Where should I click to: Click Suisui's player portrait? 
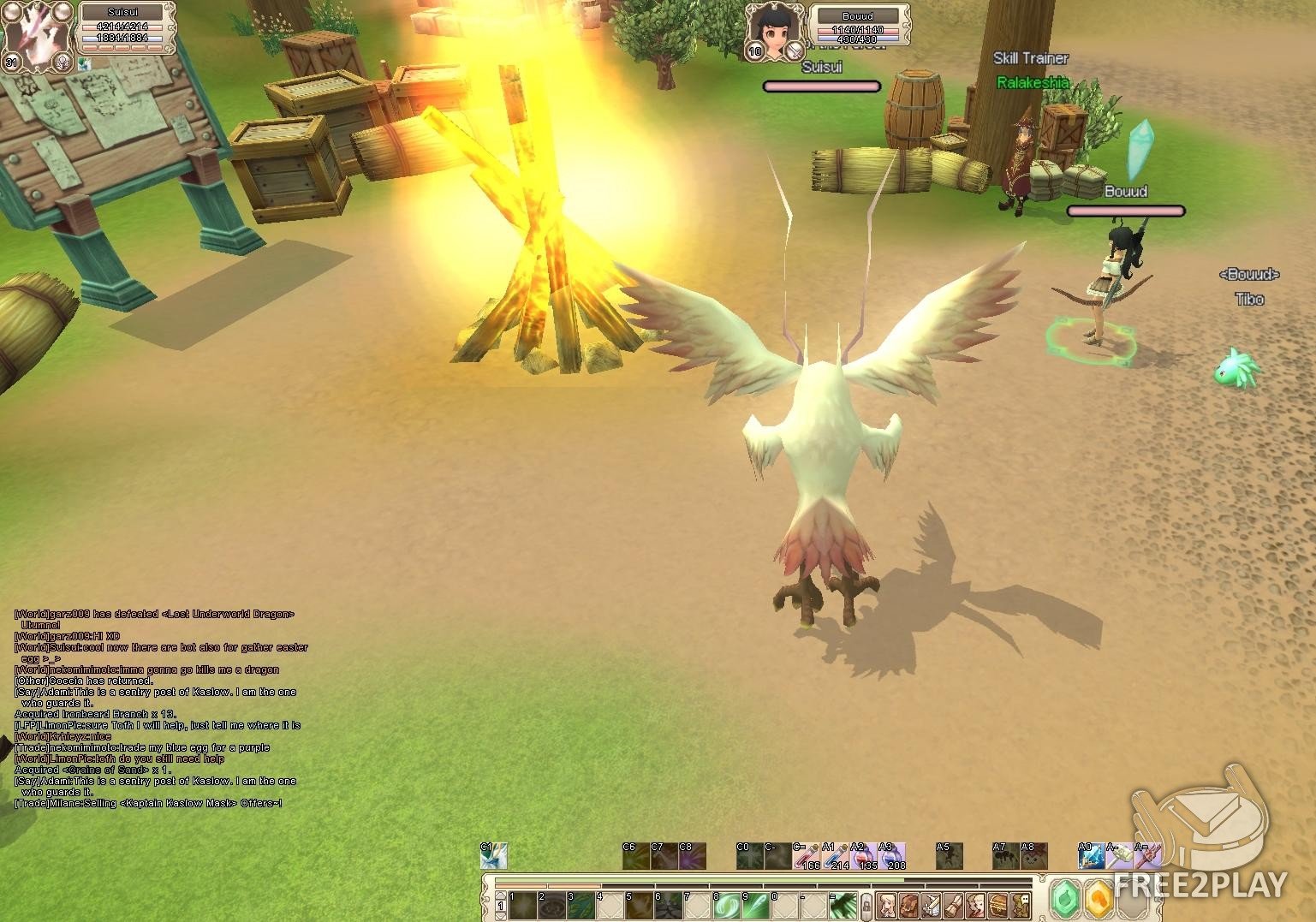pyautogui.click(x=38, y=36)
